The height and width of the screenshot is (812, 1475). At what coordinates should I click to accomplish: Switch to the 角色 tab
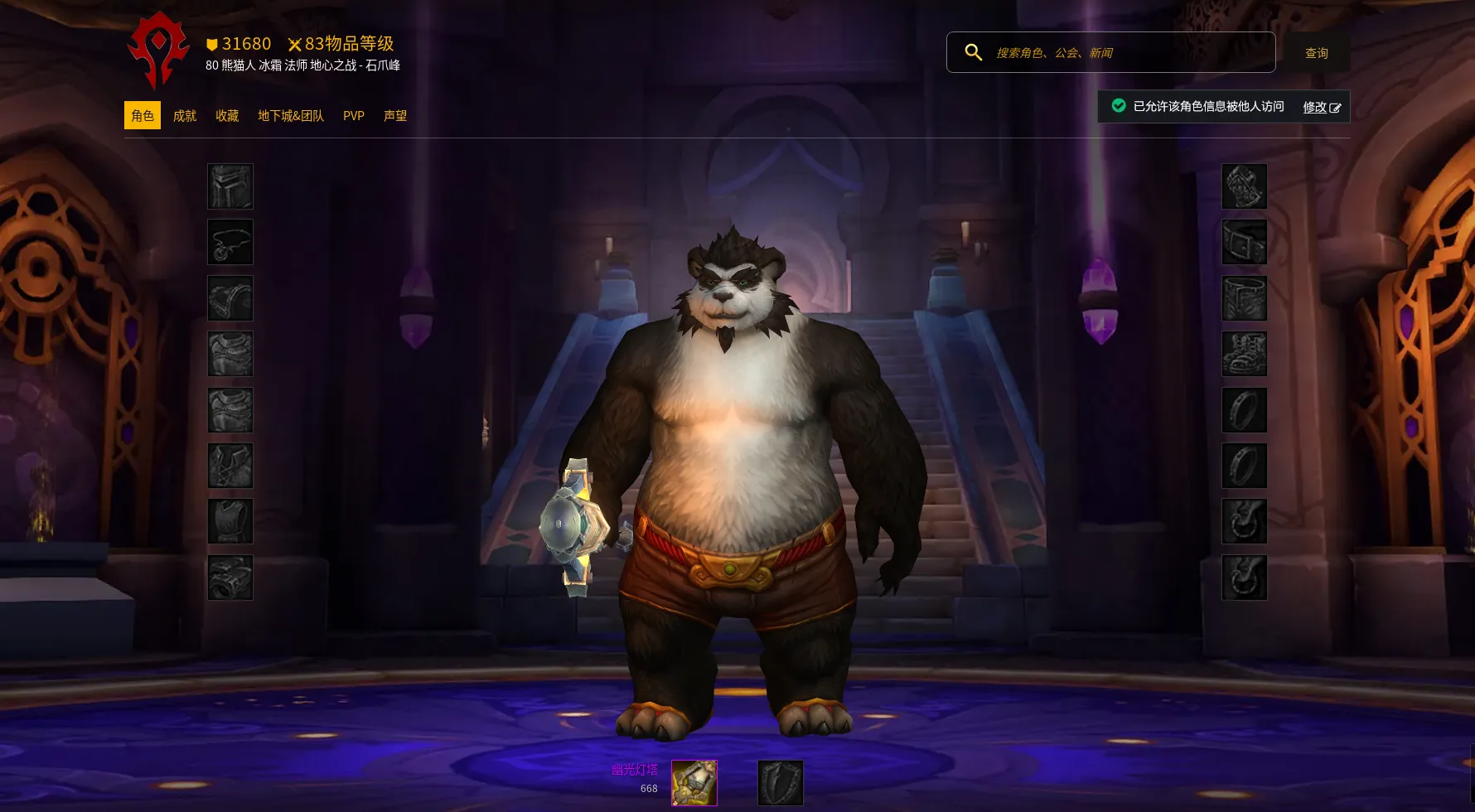pyautogui.click(x=143, y=116)
